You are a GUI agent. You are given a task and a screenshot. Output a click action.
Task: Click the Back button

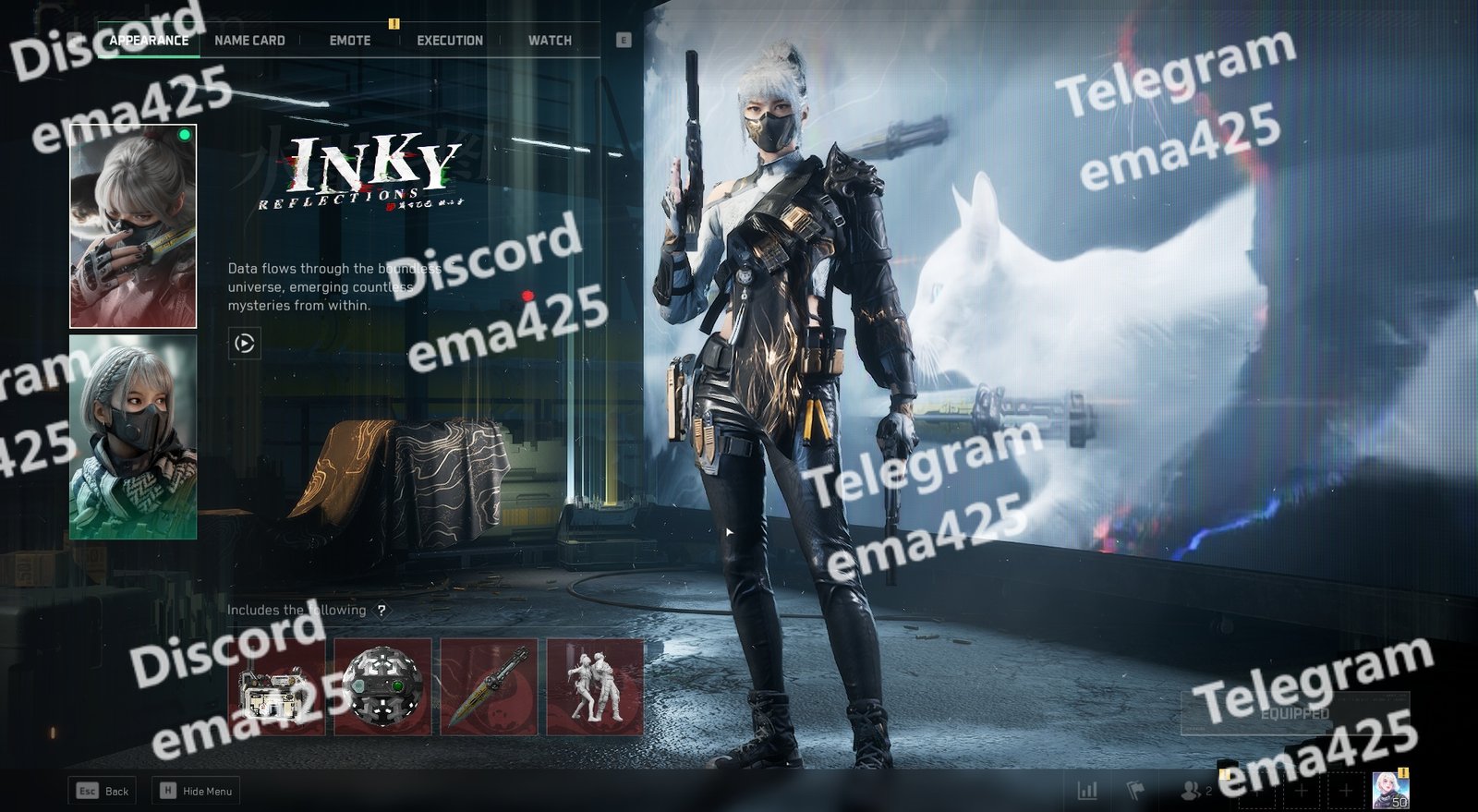pos(103,791)
